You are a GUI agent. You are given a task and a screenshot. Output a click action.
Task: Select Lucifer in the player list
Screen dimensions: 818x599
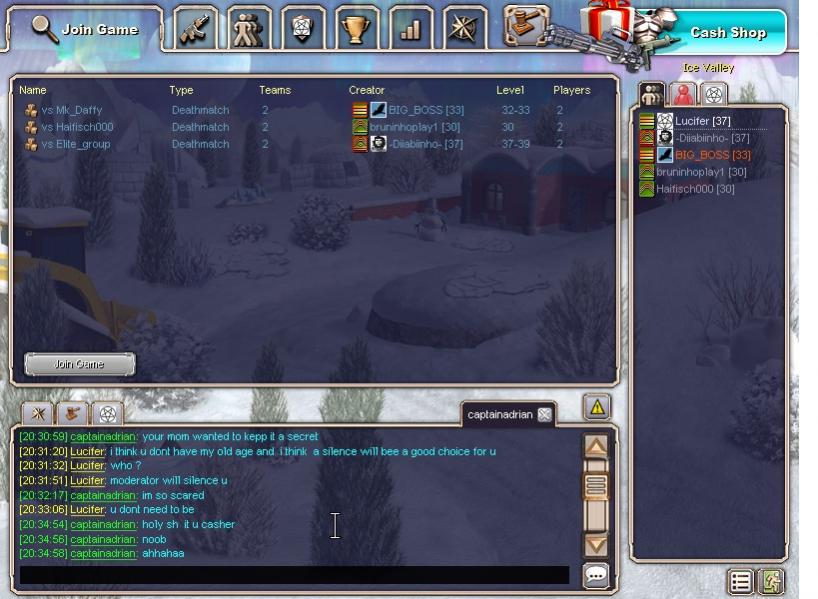(702, 121)
